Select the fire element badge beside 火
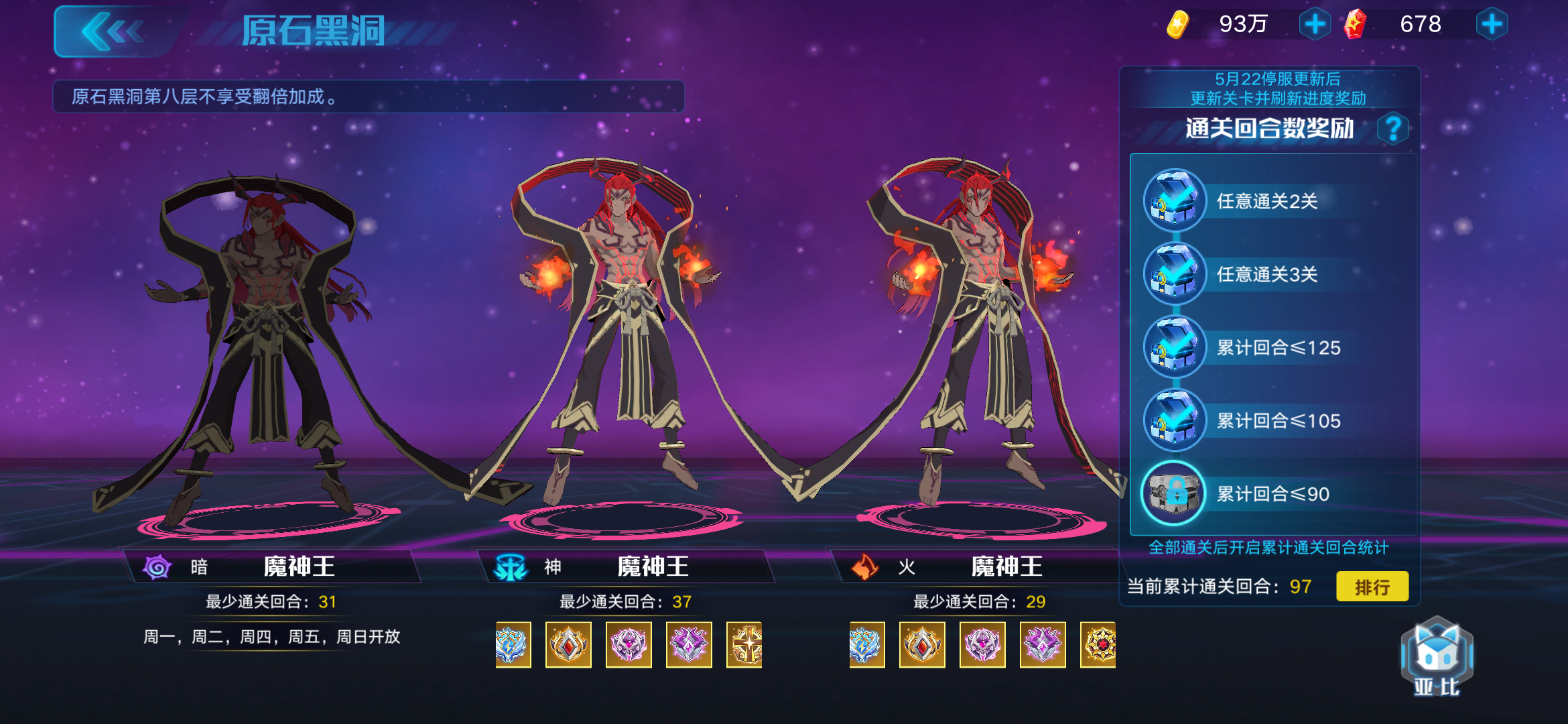Screen dimensions: 1568x724 coord(866,566)
